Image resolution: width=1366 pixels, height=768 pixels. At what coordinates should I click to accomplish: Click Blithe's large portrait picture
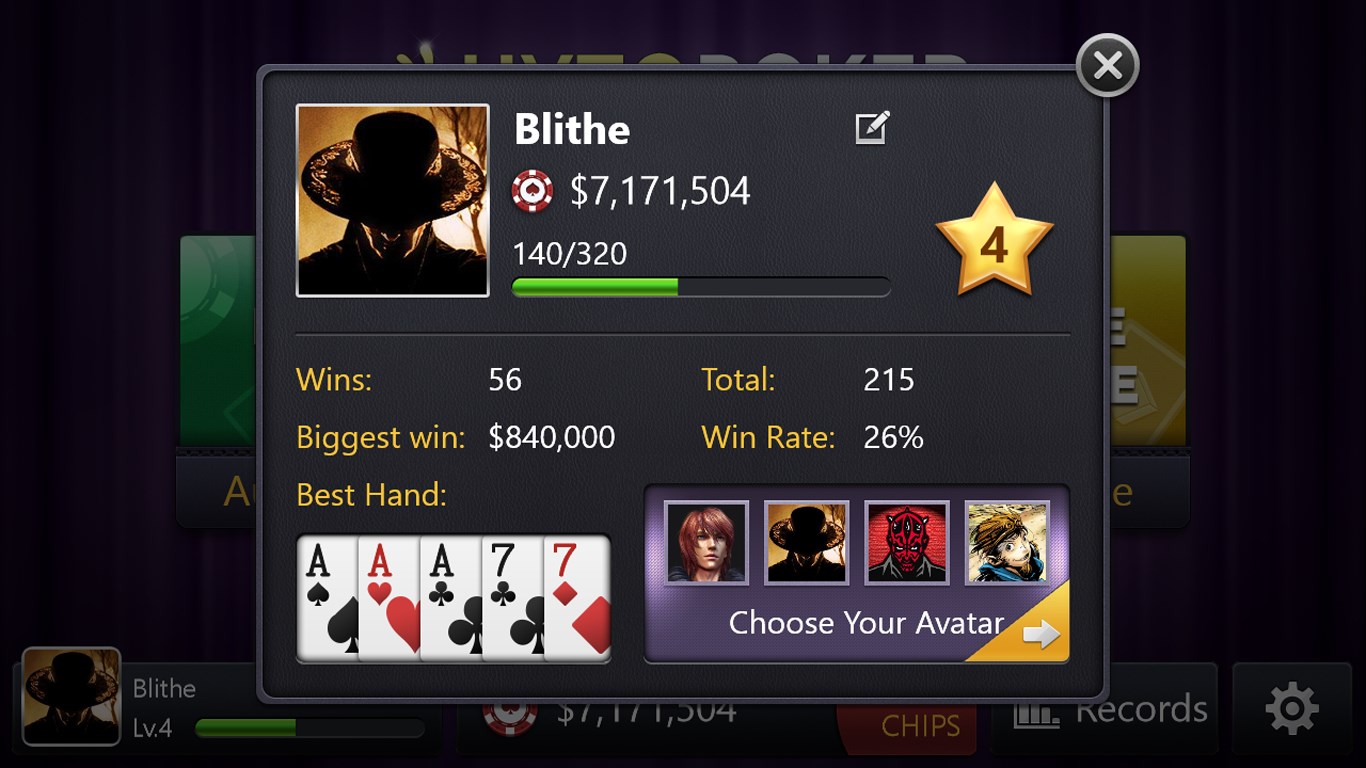[x=392, y=199]
